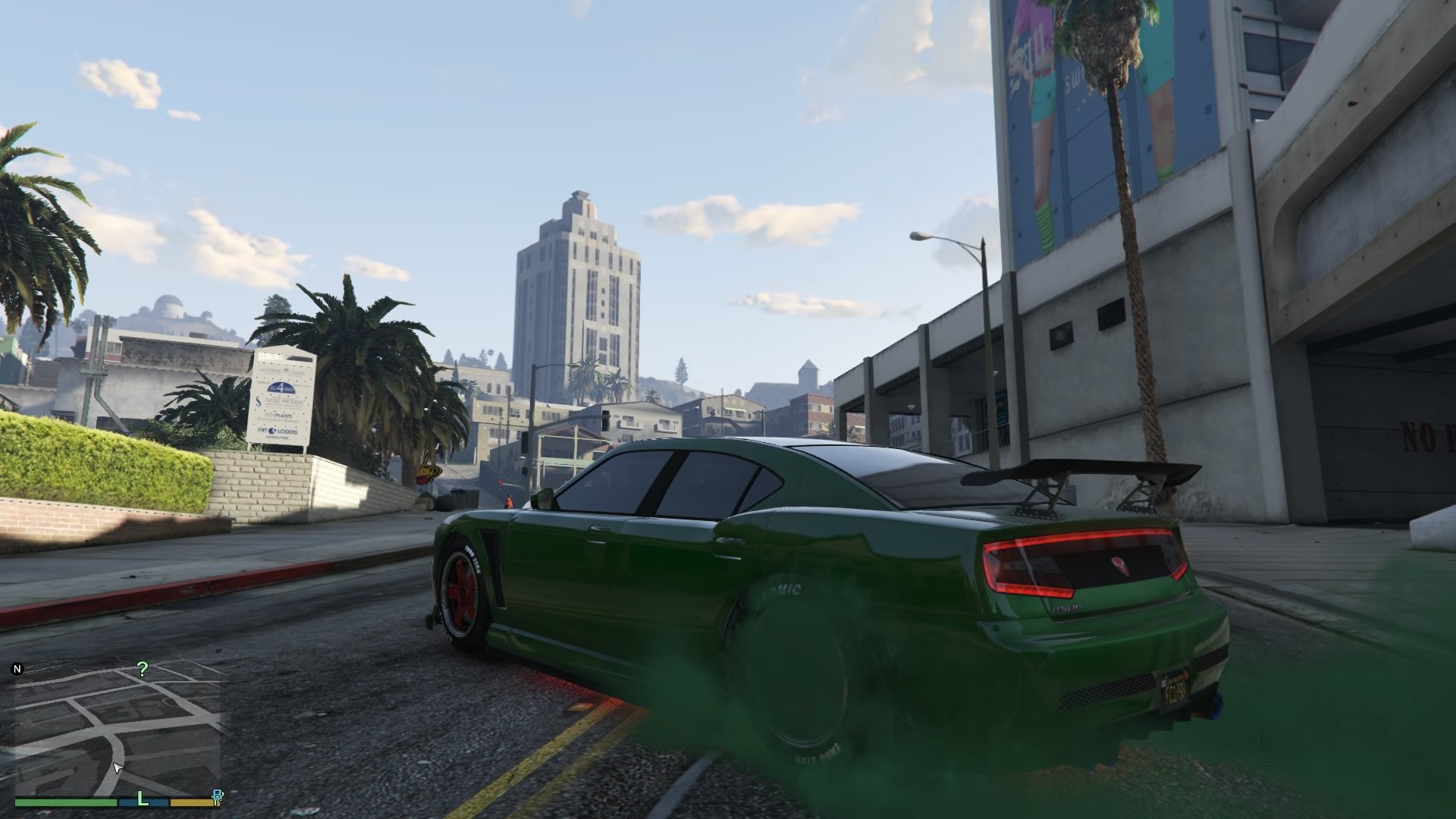Click the N compass on the minimap
The height and width of the screenshot is (819, 1456).
click(x=17, y=670)
